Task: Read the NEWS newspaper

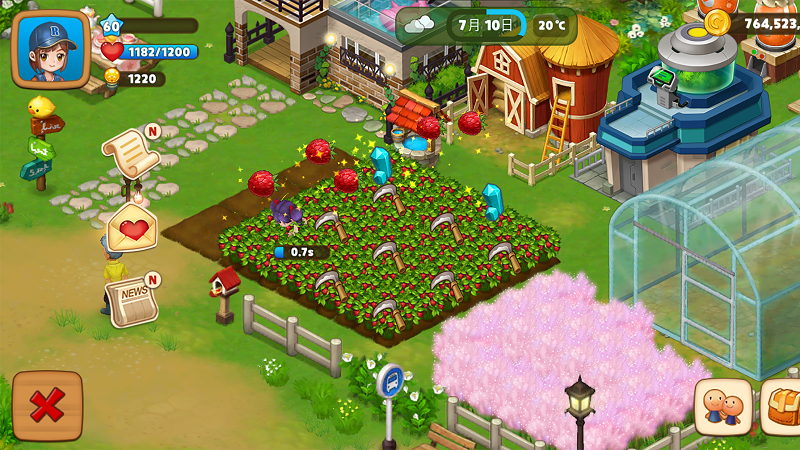Action: coord(132,300)
